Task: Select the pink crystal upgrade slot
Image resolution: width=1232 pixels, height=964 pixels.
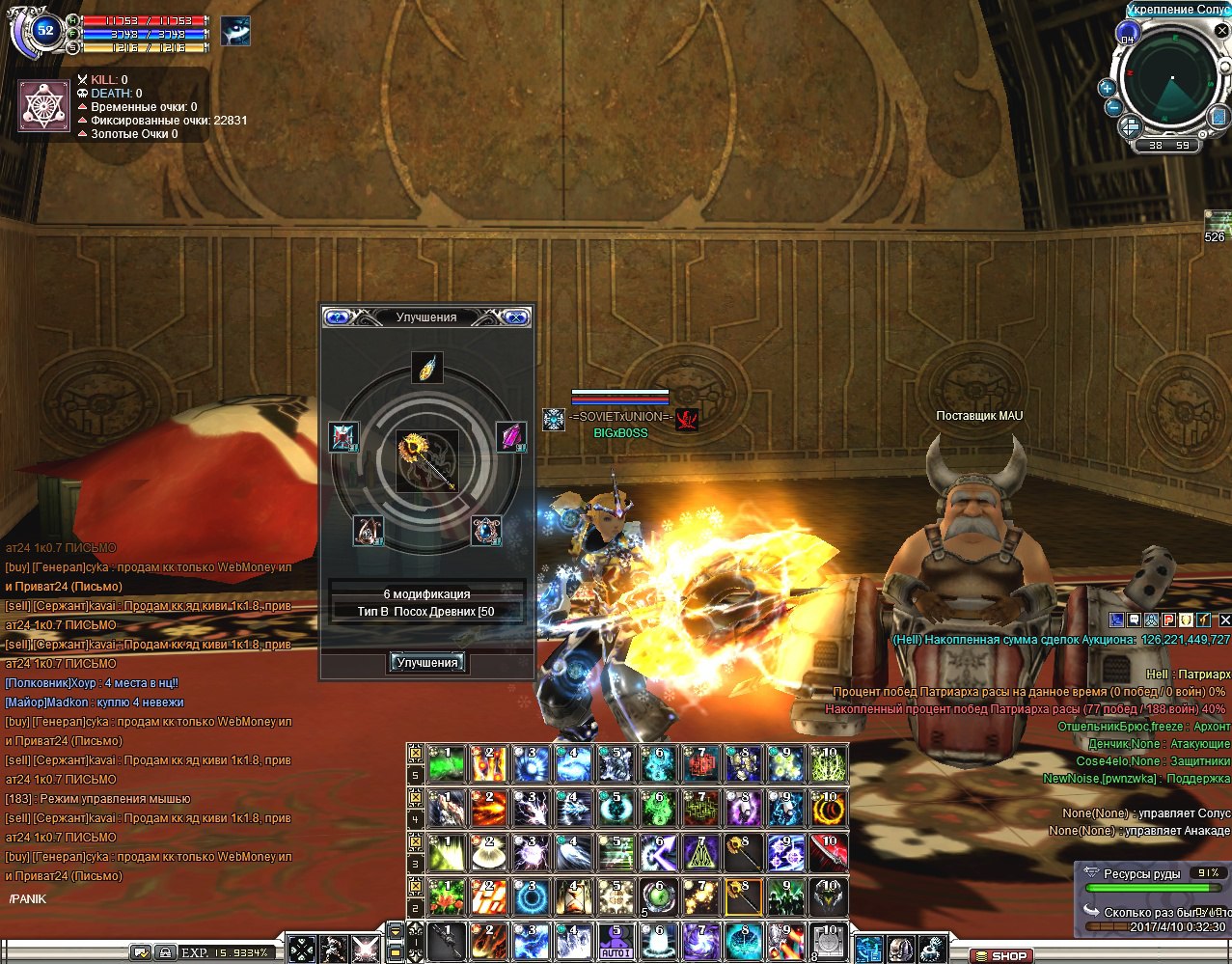Action: (511, 437)
